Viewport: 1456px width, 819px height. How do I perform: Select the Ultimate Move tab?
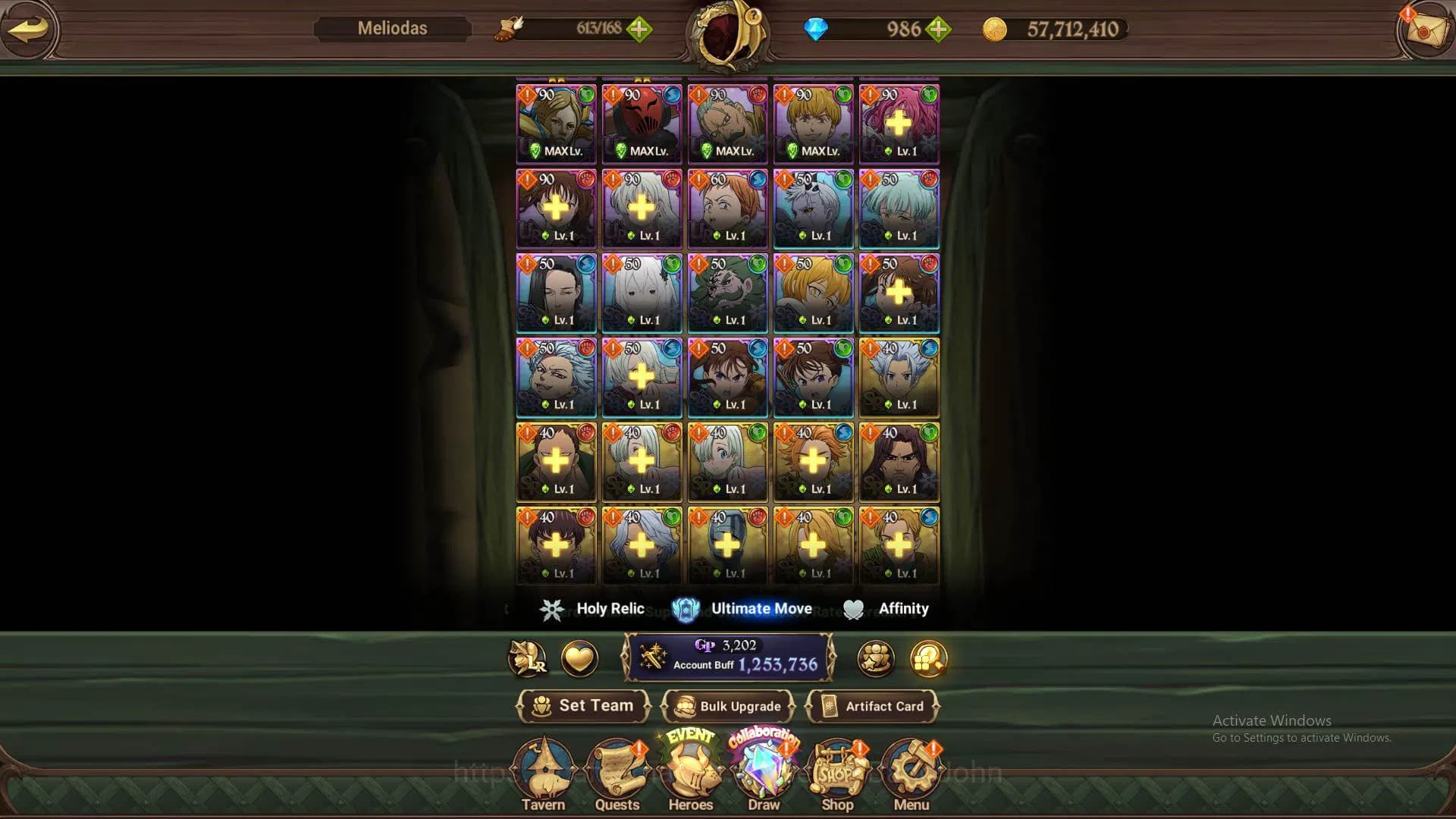(x=743, y=609)
